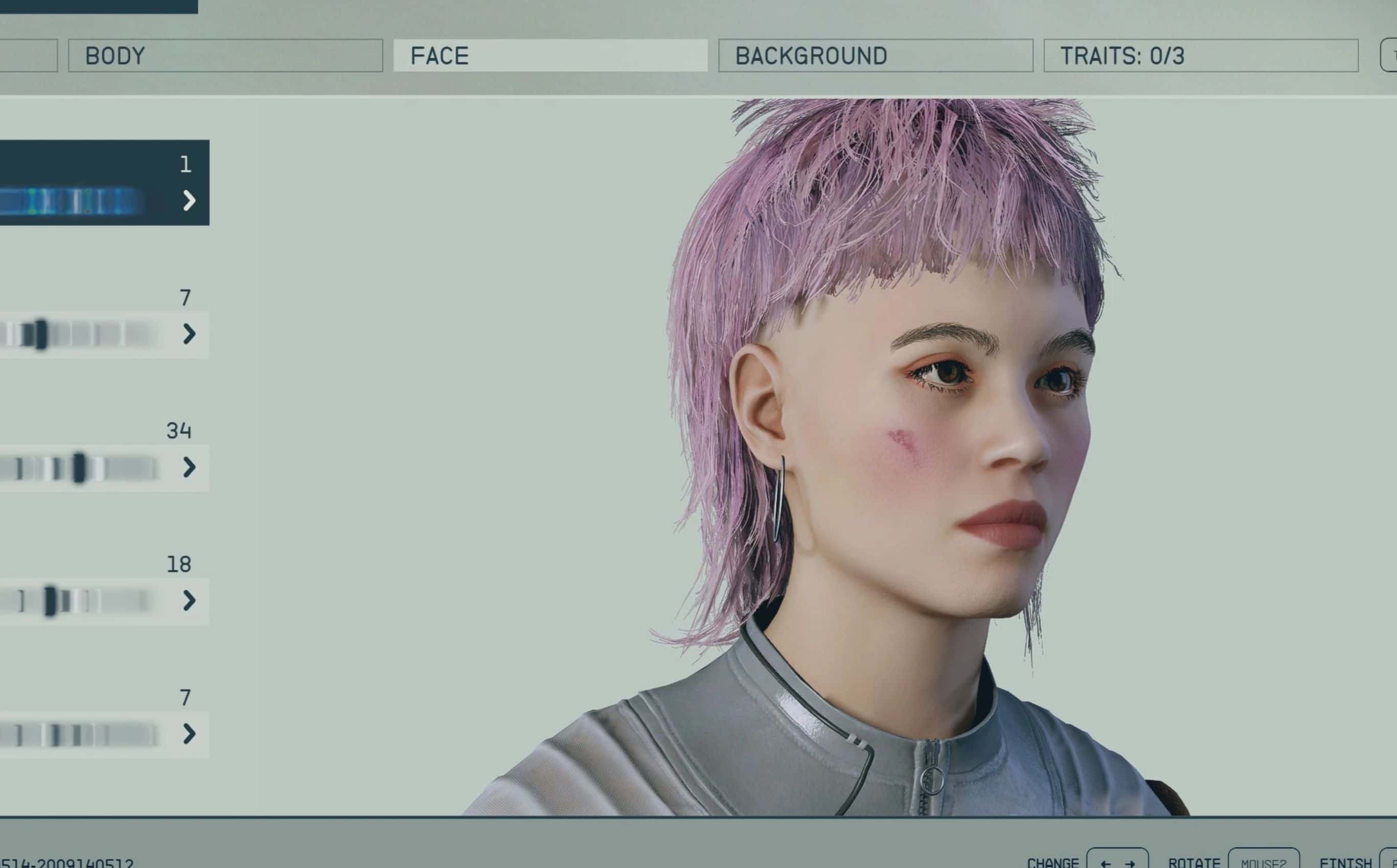The width and height of the screenshot is (1397, 868).
Task: Expand the highlighted biometric option at the top
Action: coord(191,200)
